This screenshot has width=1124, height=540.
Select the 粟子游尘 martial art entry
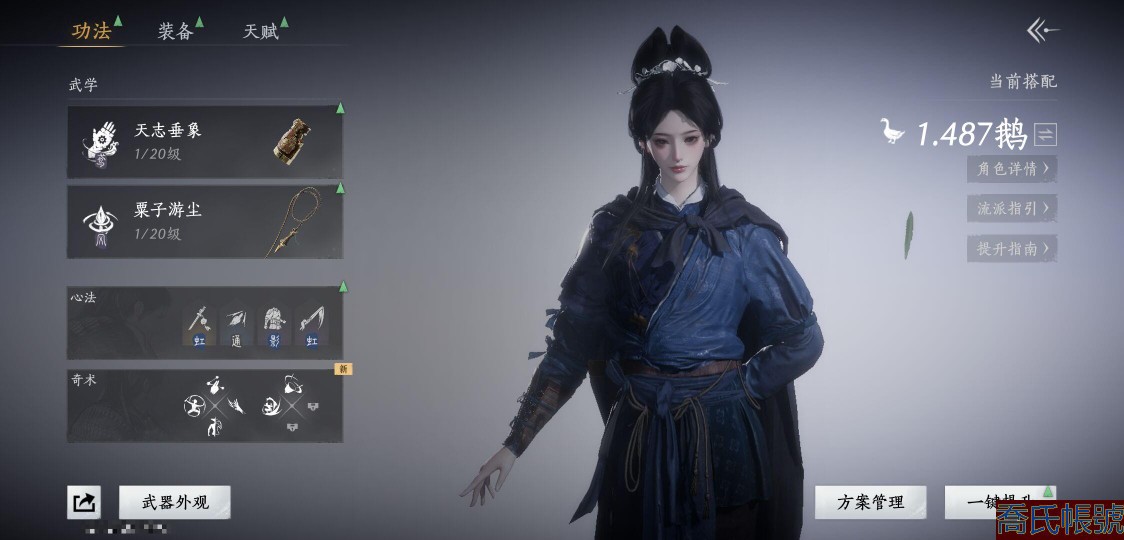pyautogui.click(x=205, y=222)
